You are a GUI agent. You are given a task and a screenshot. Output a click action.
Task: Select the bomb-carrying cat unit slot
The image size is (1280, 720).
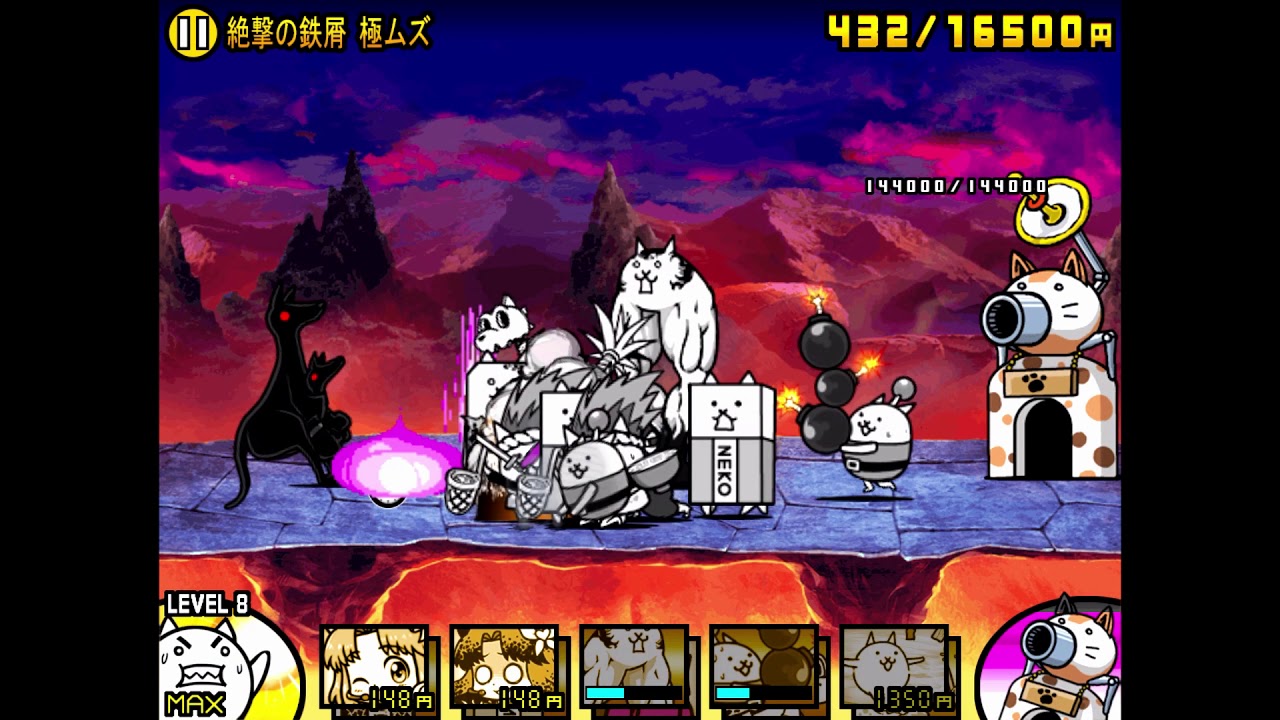tap(764, 667)
